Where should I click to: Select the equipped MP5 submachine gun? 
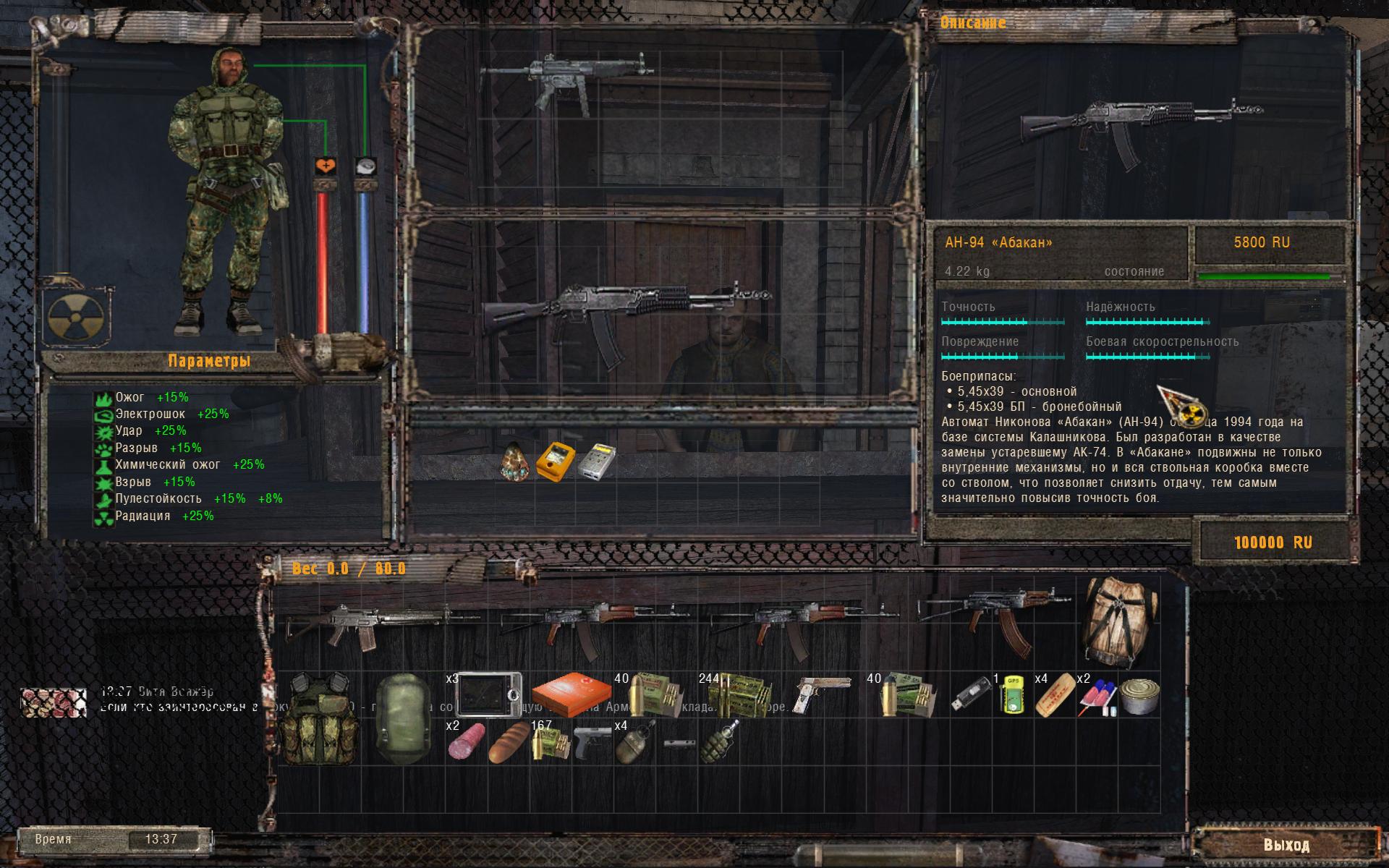566,80
